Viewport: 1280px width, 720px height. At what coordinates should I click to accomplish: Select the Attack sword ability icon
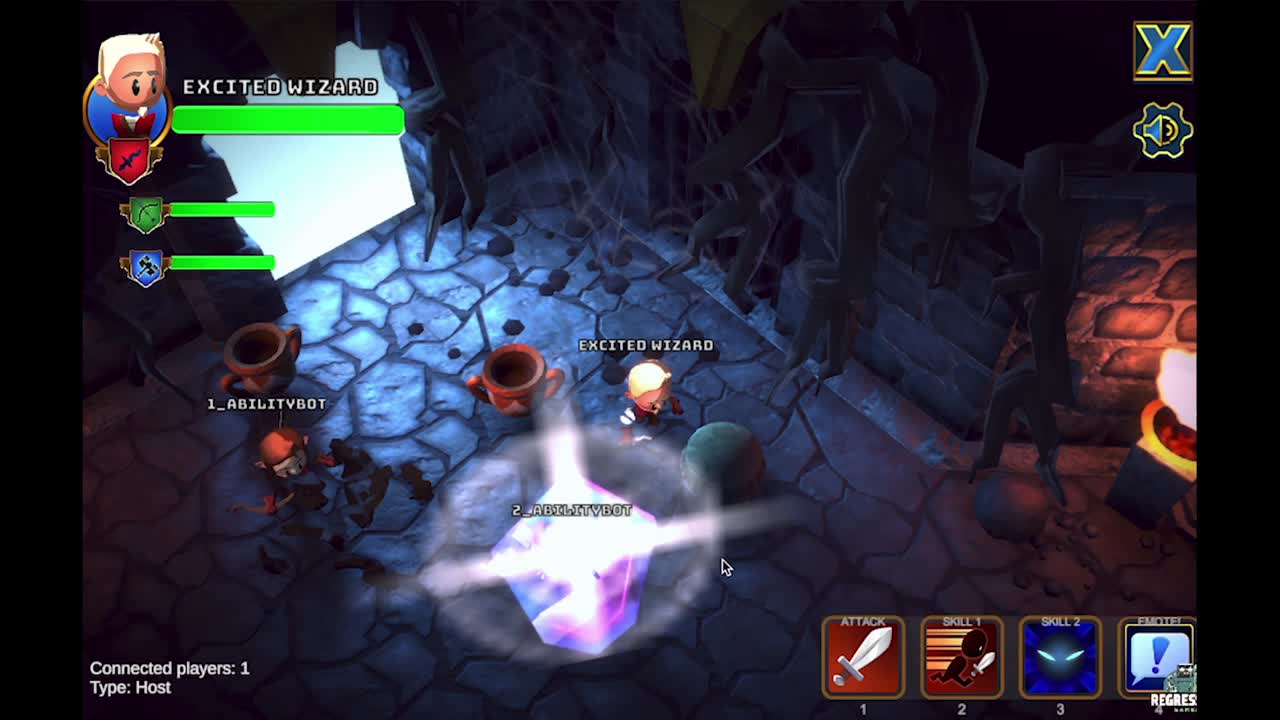click(x=863, y=658)
